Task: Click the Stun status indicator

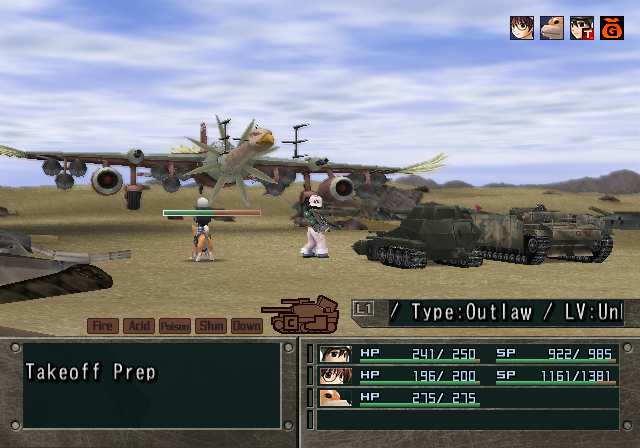Action: tap(211, 326)
